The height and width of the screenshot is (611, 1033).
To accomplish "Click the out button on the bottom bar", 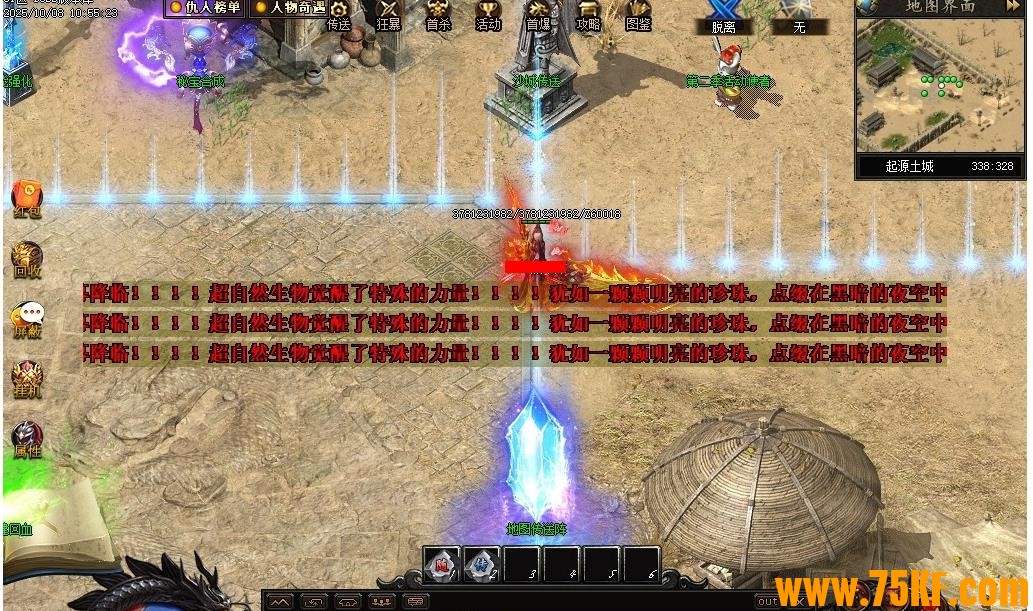I will [x=768, y=601].
